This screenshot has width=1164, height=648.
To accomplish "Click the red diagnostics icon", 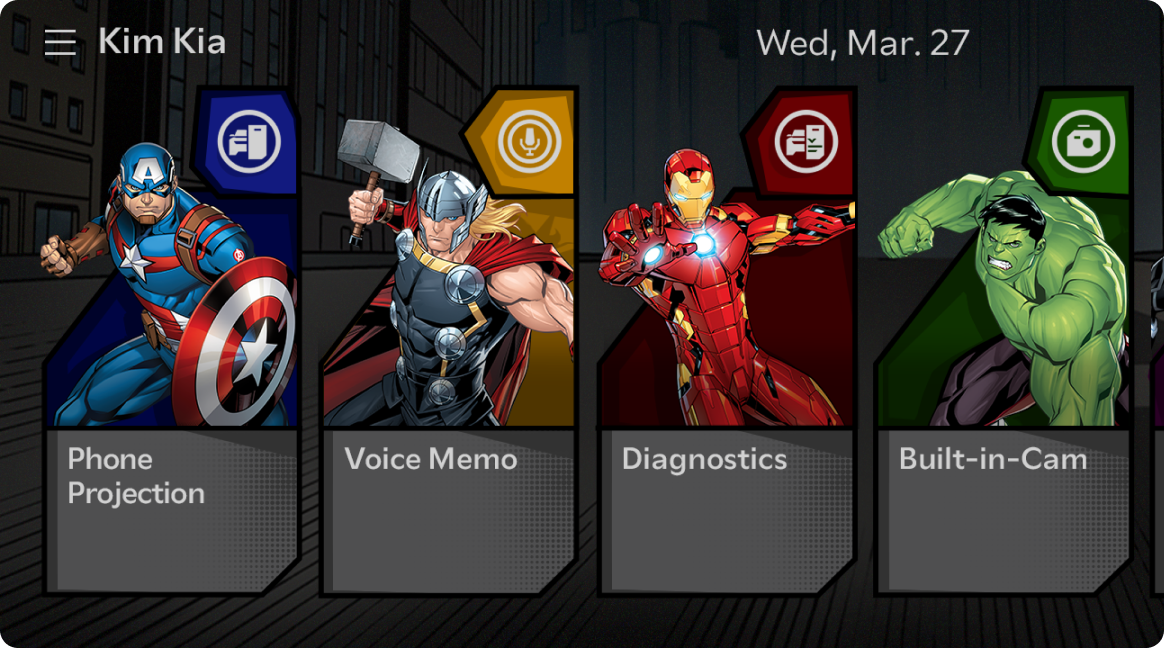I will [x=806, y=143].
